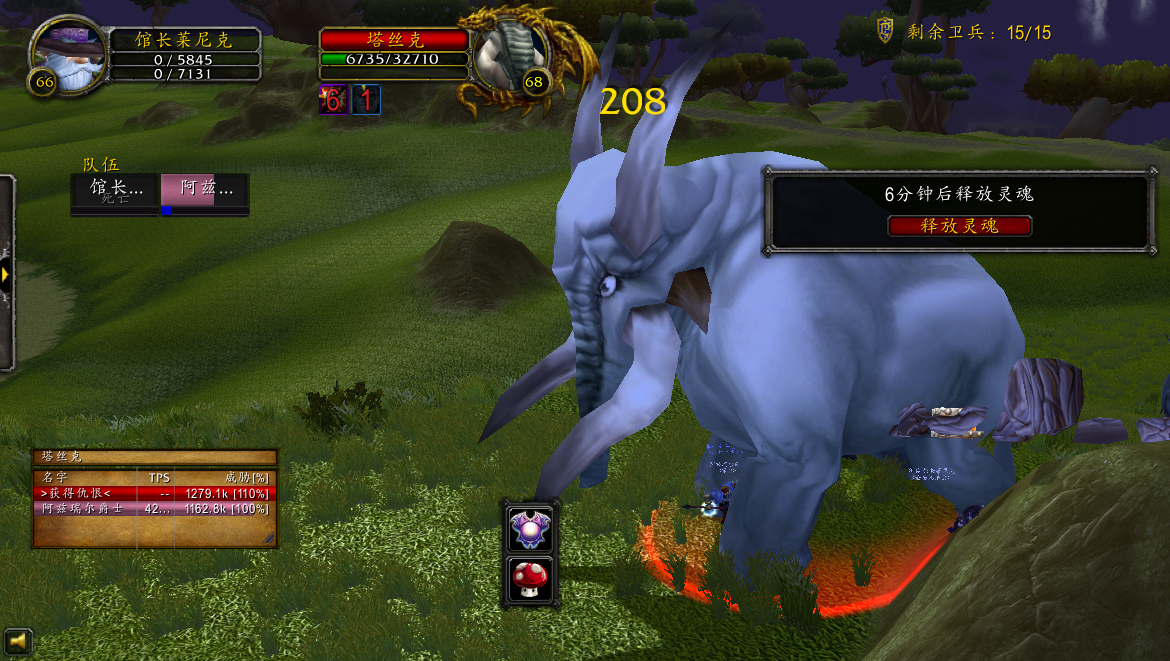Click the first debuff icon showing 6

click(333, 100)
